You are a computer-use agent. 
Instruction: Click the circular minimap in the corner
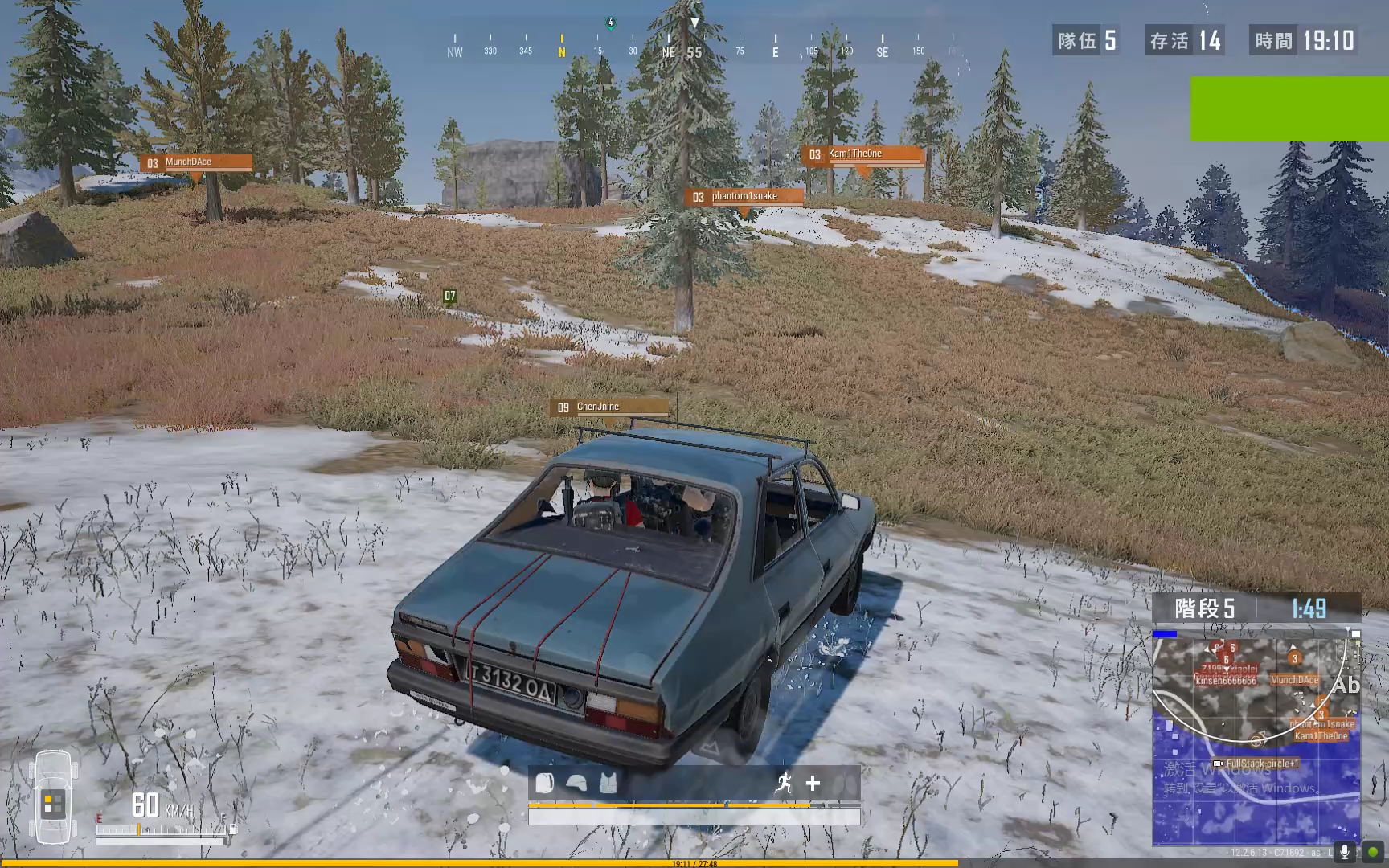click(x=1256, y=738)
